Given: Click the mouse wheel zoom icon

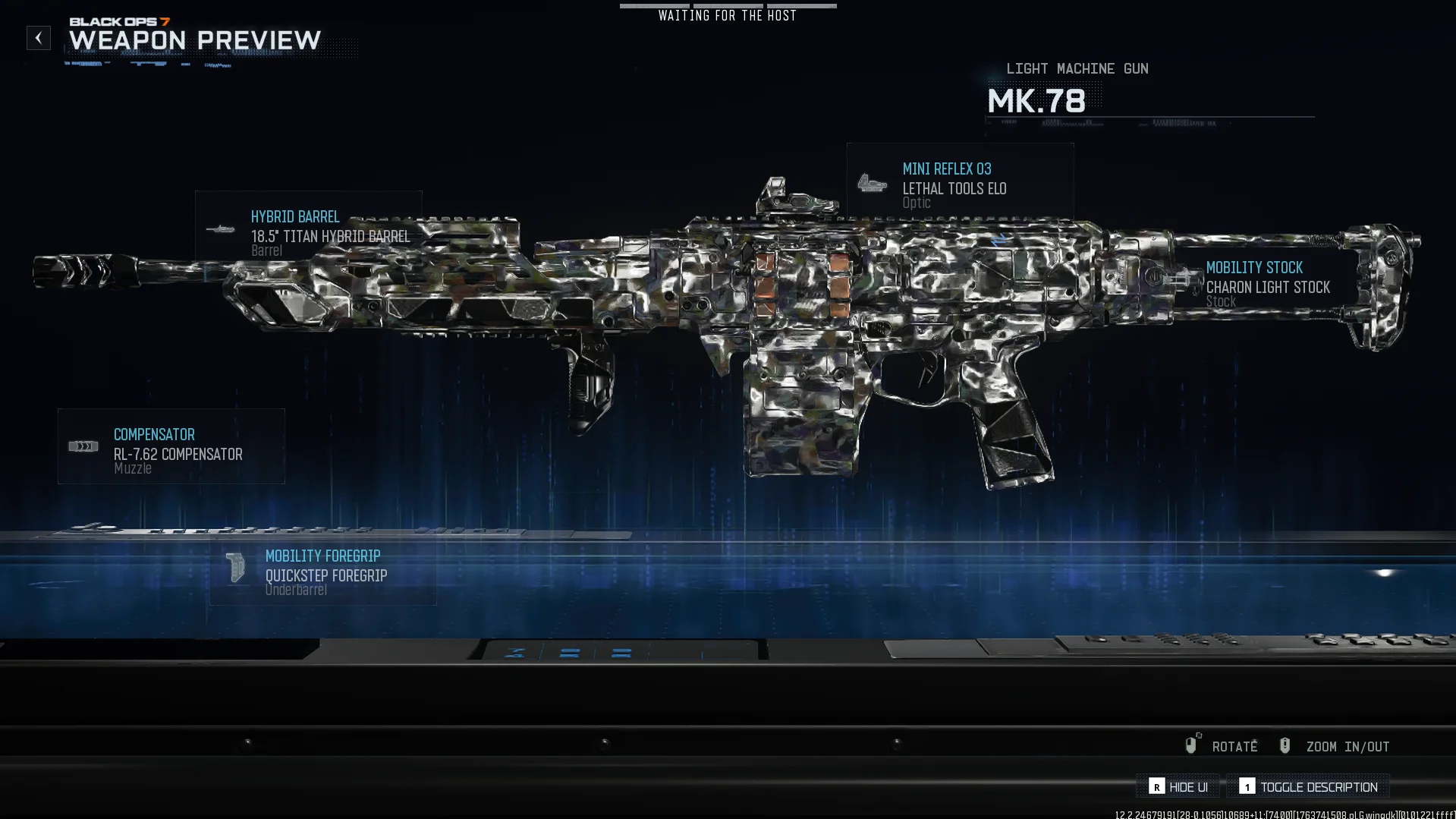Looking at the screenshot, I should tap(1285, 745).
